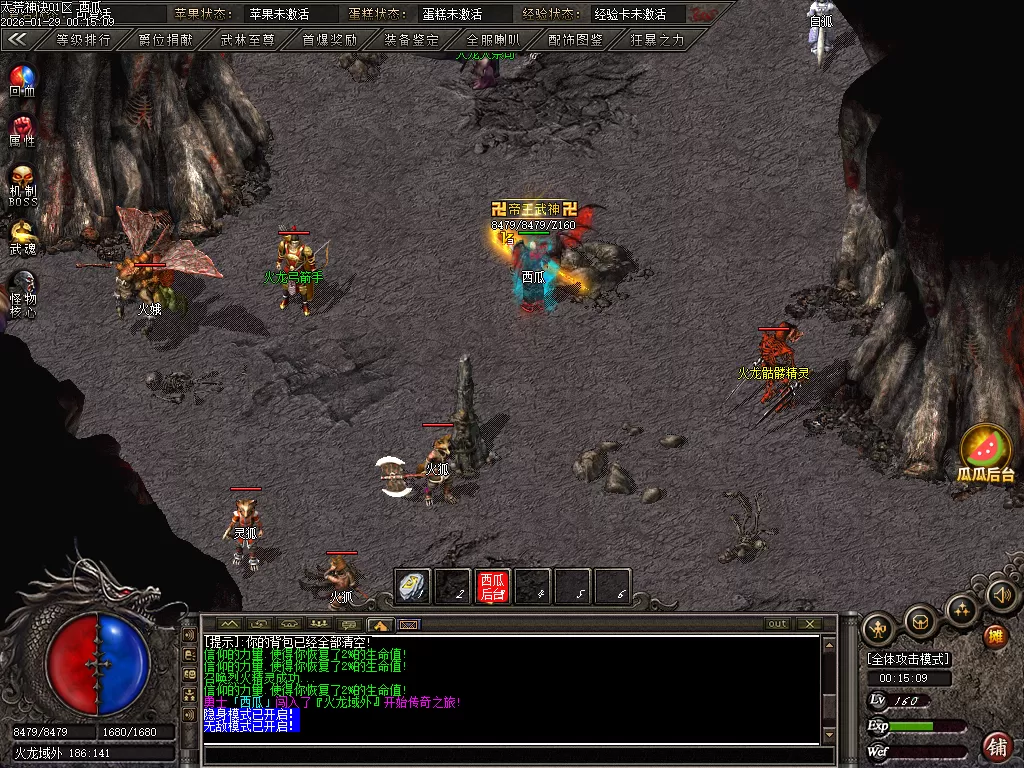Toggle the sound speaker button
Image resolution: width=1024 pixels, height=768 pixels.
[x=1001, y=595]
